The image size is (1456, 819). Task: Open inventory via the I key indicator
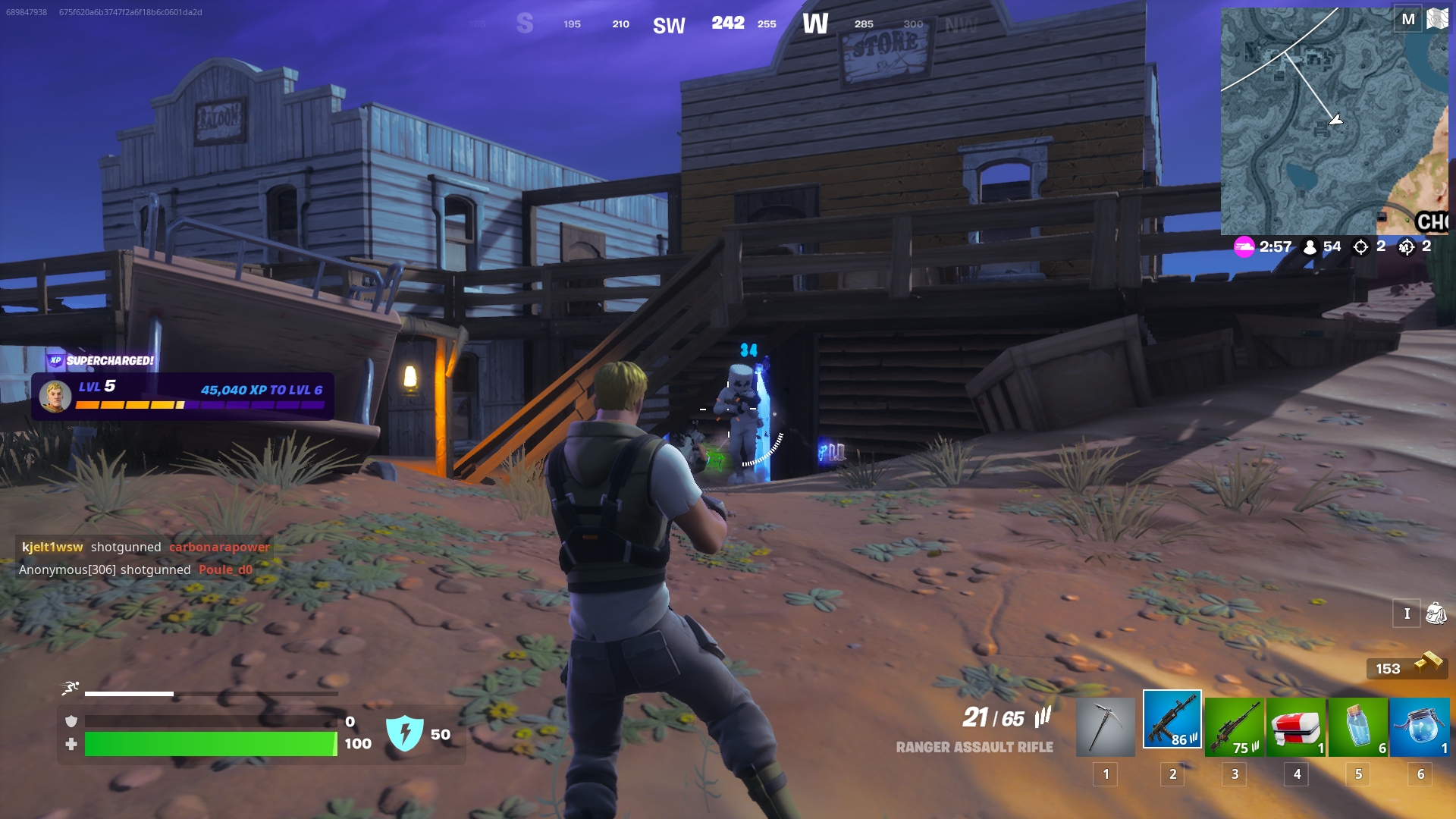pyautogui.click(x=1405, y=613)
